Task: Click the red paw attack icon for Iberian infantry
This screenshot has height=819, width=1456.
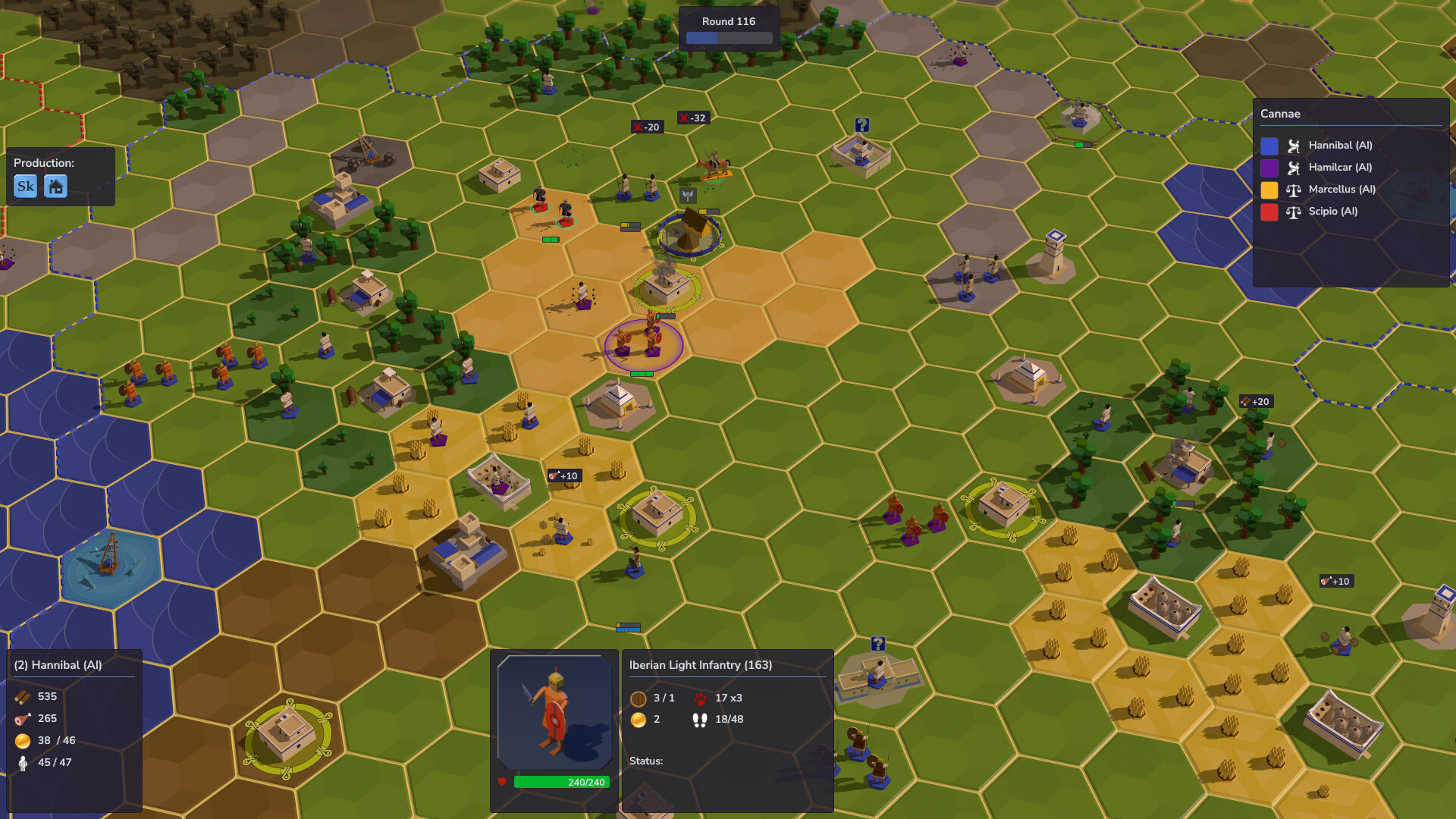Action: [x=701, y=698]
